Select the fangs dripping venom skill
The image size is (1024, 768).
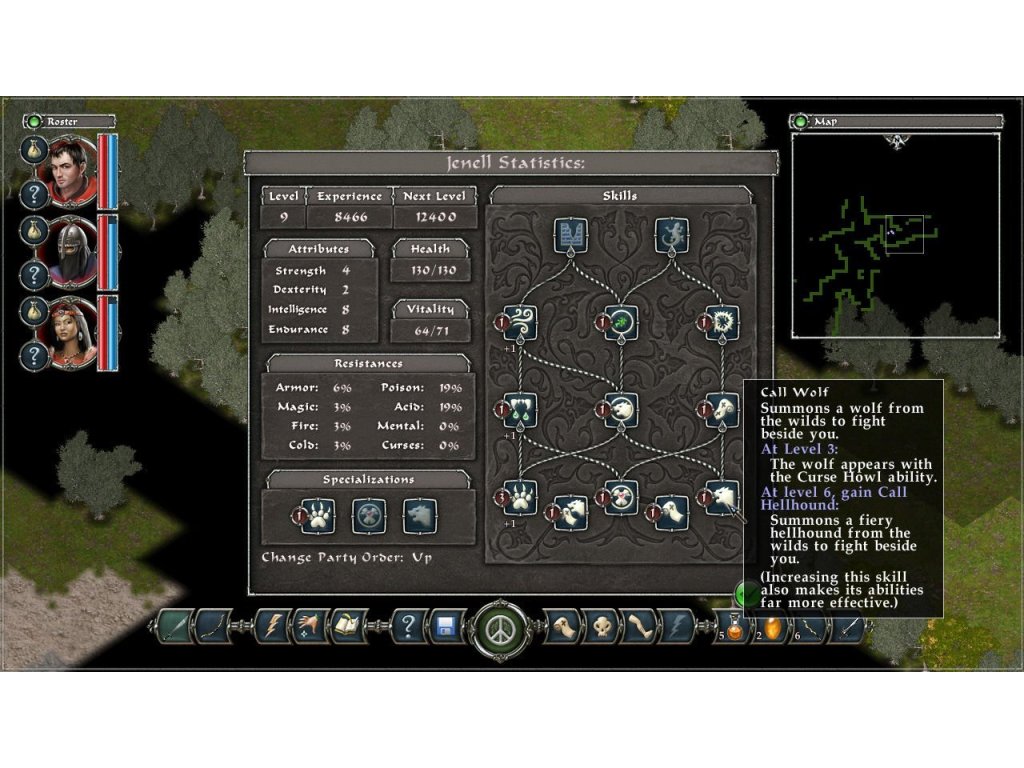click(x=521, y=408)
